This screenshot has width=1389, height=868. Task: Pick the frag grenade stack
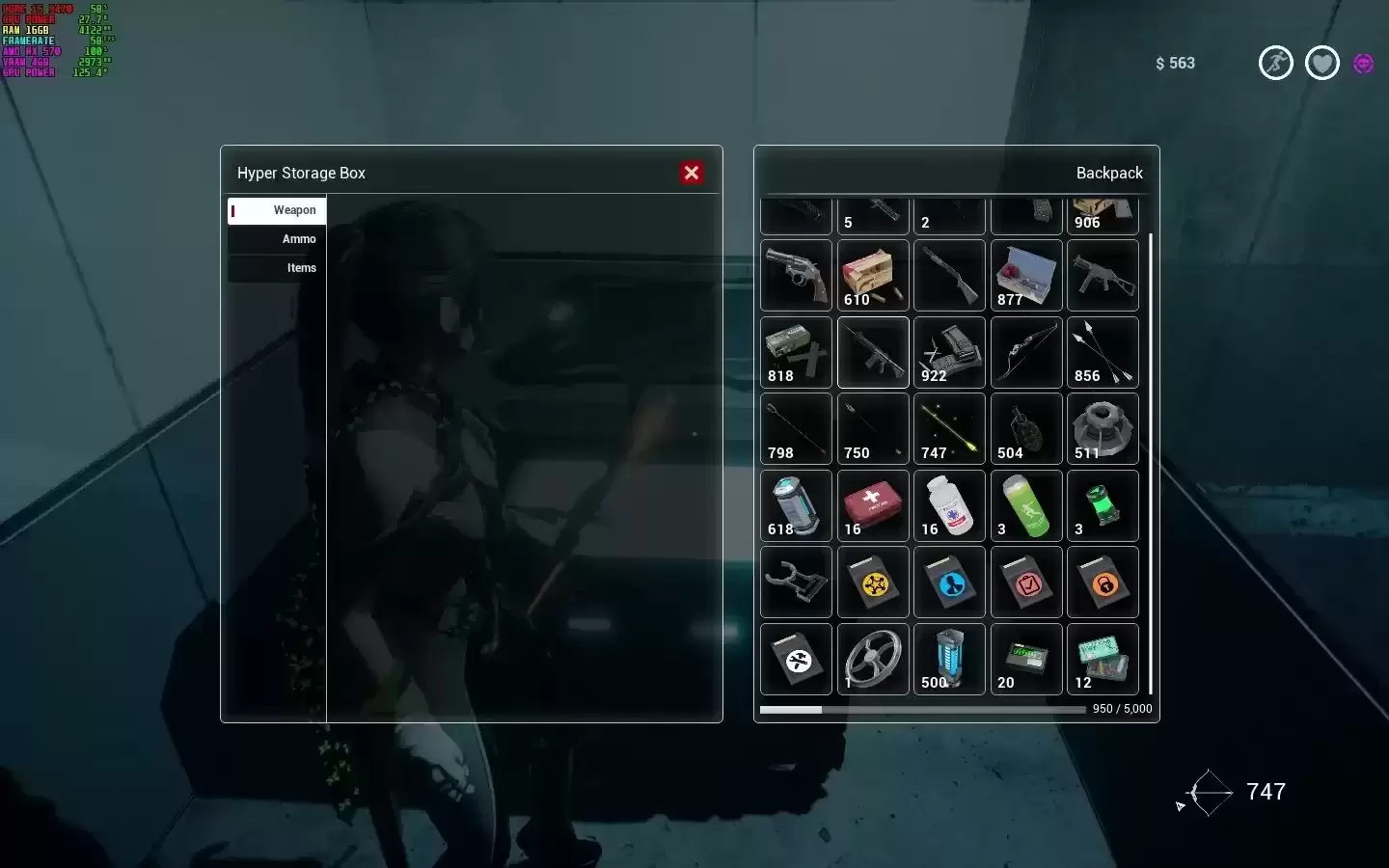coord(1026,428)
